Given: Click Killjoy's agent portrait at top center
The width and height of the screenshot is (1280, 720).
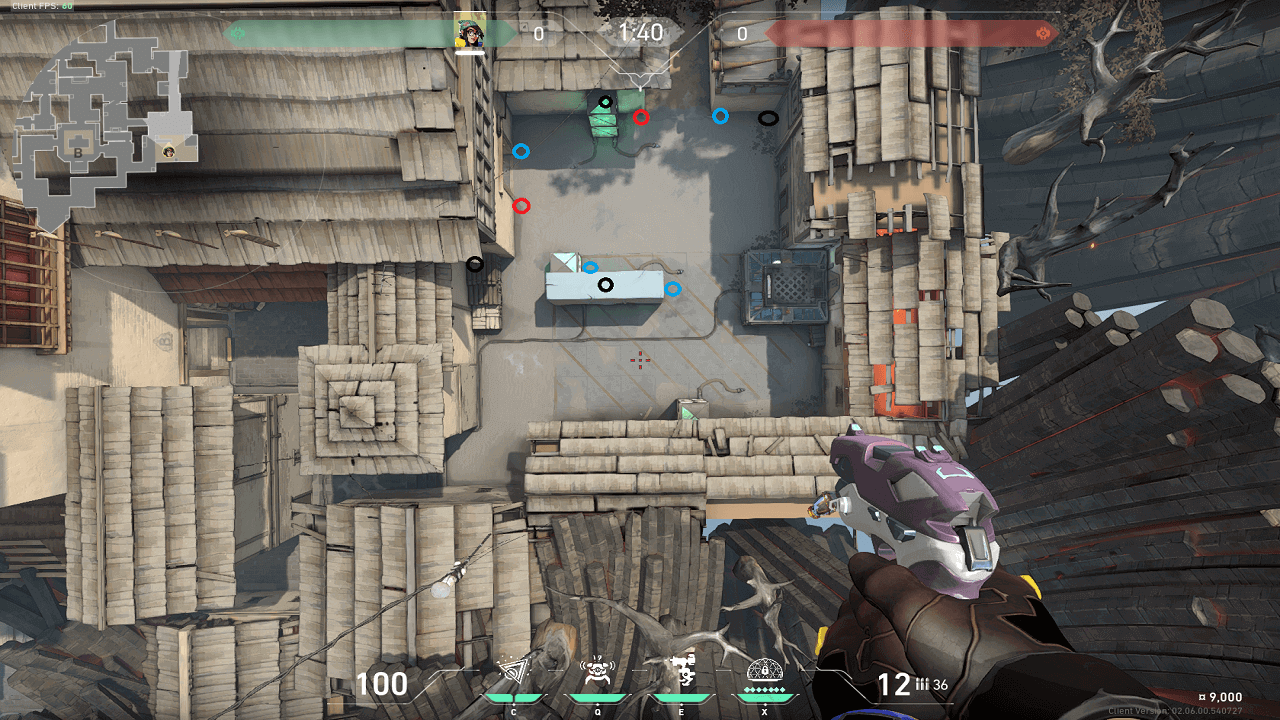Looking at the screenshot, I should pos(470,30).
